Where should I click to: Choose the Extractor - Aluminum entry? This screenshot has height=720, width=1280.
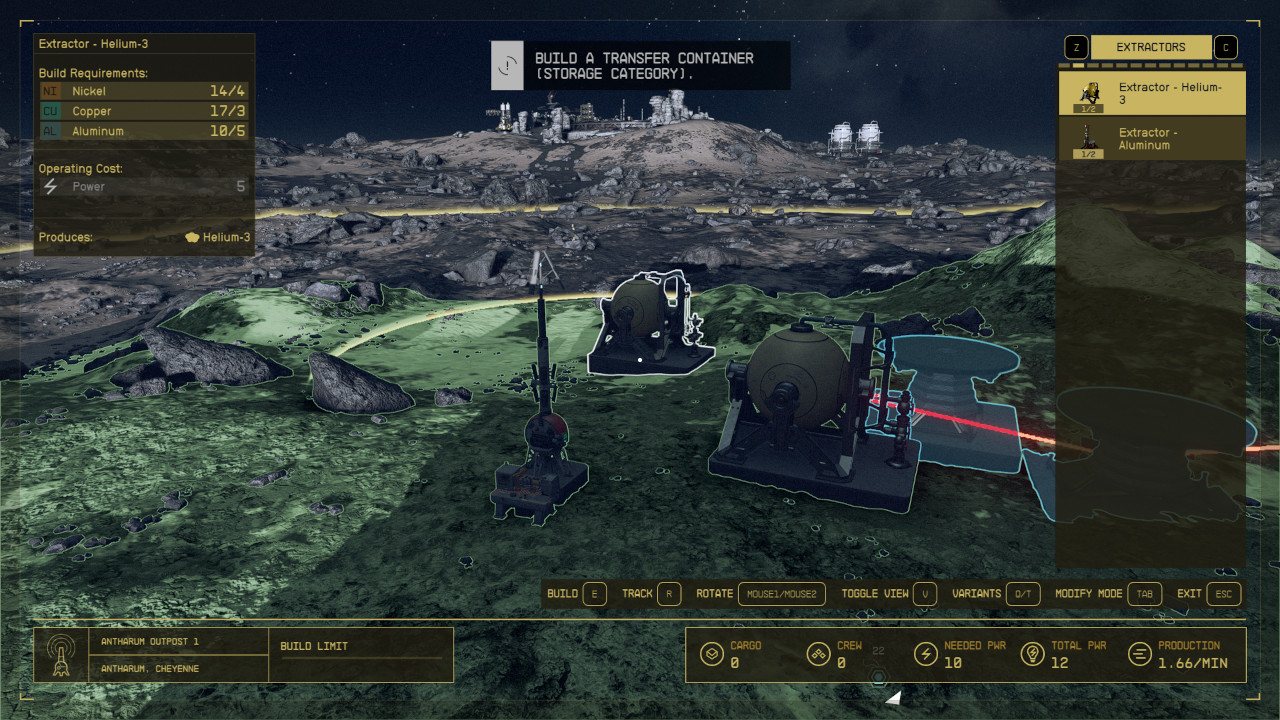pyautogui.click(x=1151, y=139)
